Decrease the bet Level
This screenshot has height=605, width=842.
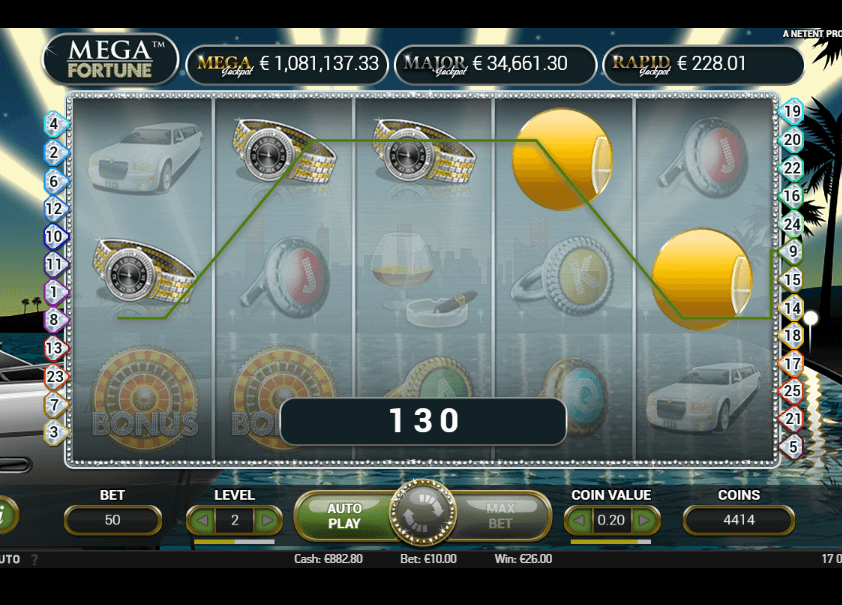pos(203,520)
